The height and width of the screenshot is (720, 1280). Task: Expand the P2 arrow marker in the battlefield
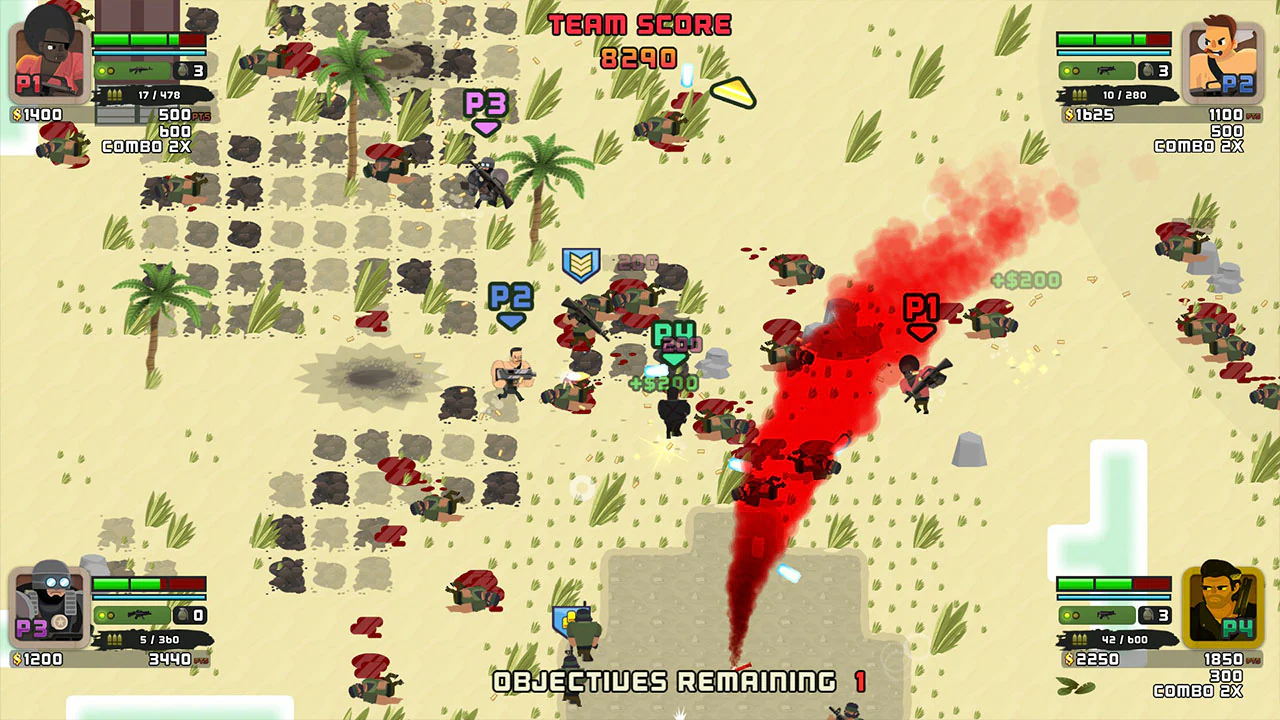510,300
